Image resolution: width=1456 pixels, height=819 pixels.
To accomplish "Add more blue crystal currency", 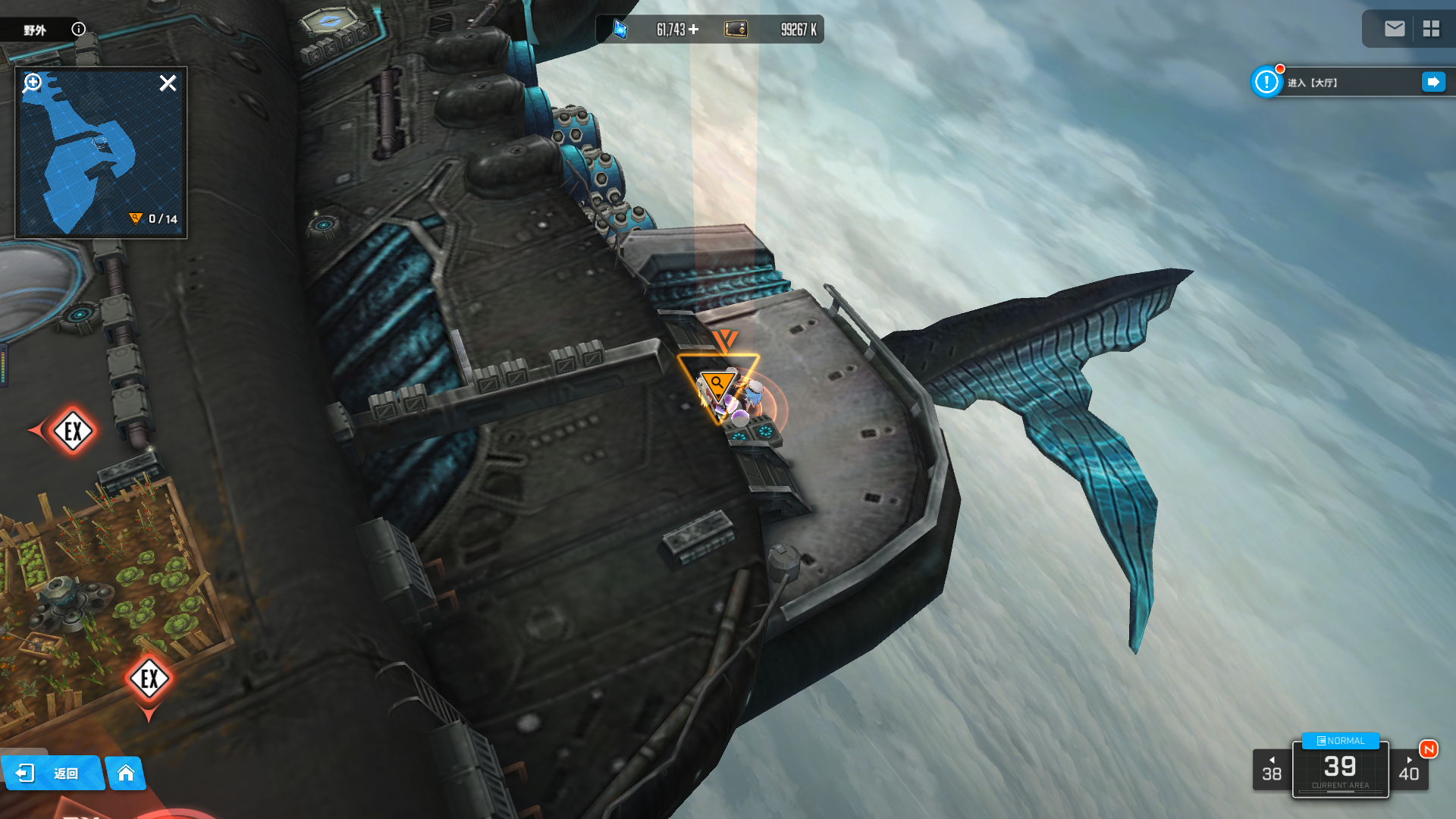I will [x=694, y=30].
